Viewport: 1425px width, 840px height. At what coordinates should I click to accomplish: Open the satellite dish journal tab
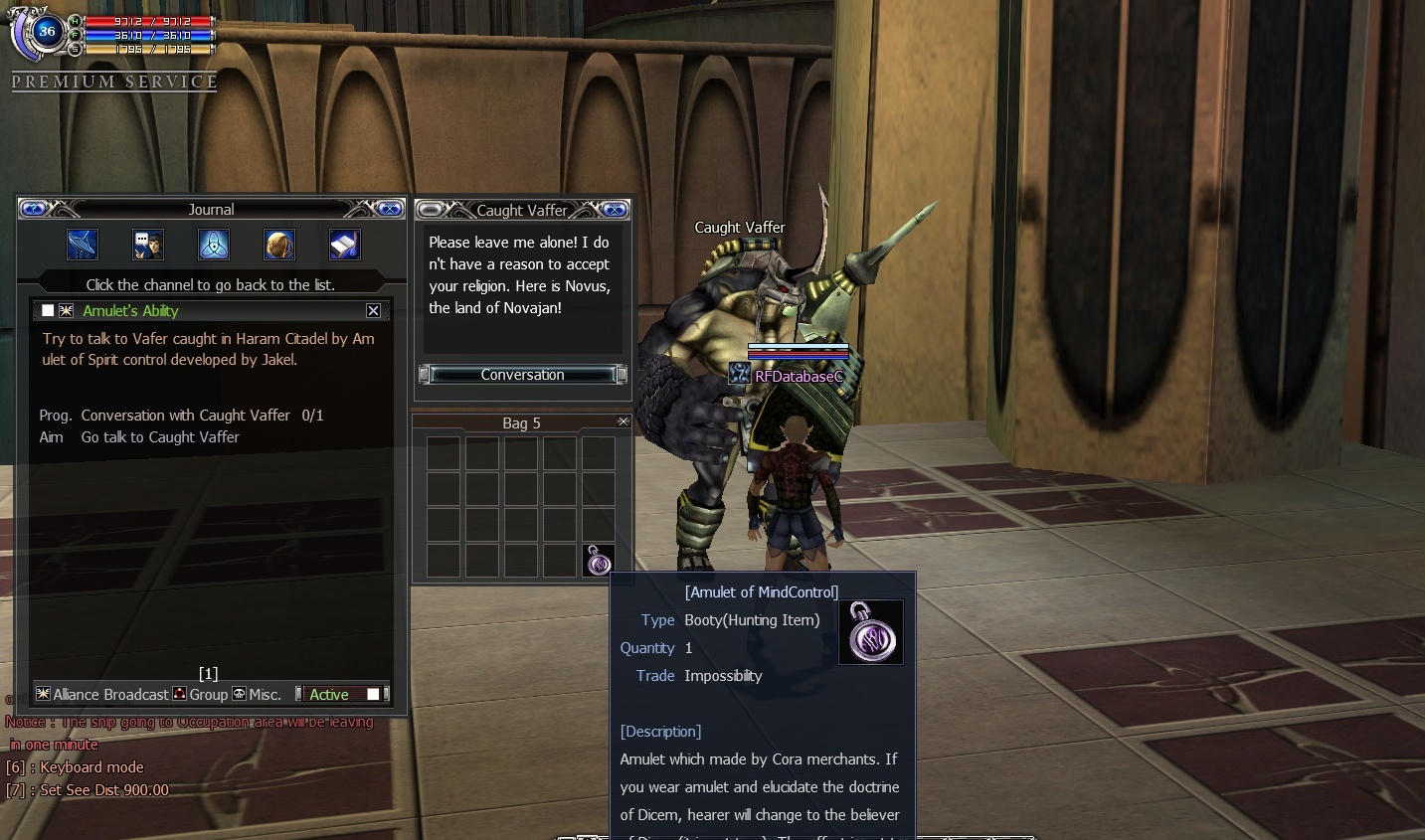82,245
